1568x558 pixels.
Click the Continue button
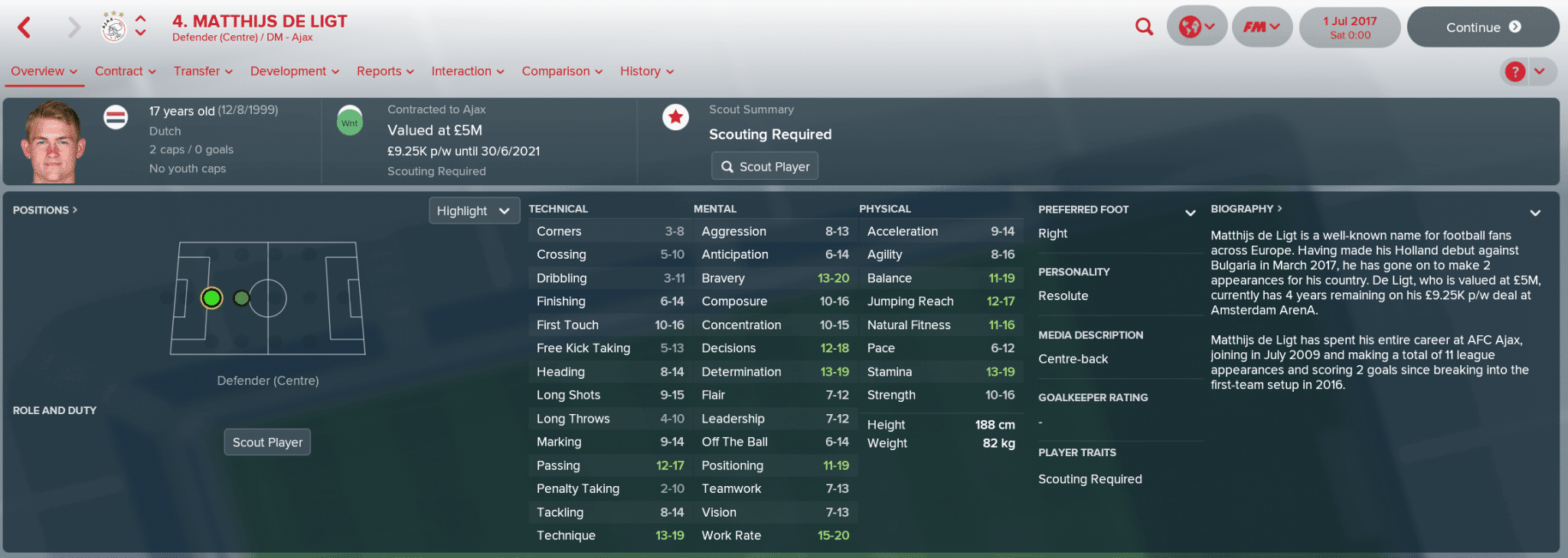click(x=1482, y=28)
